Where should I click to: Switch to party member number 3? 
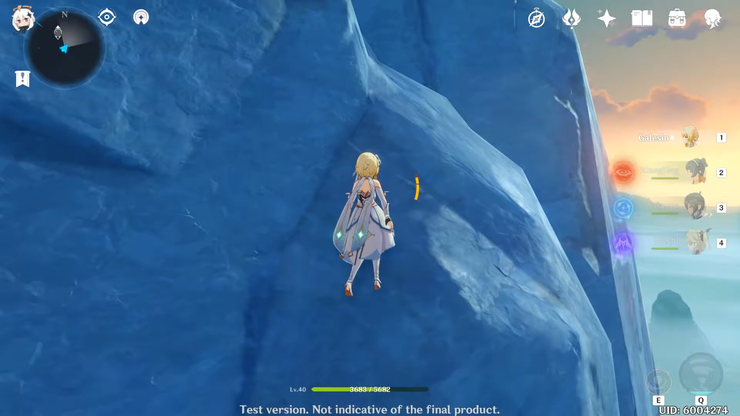click(695, 207)
